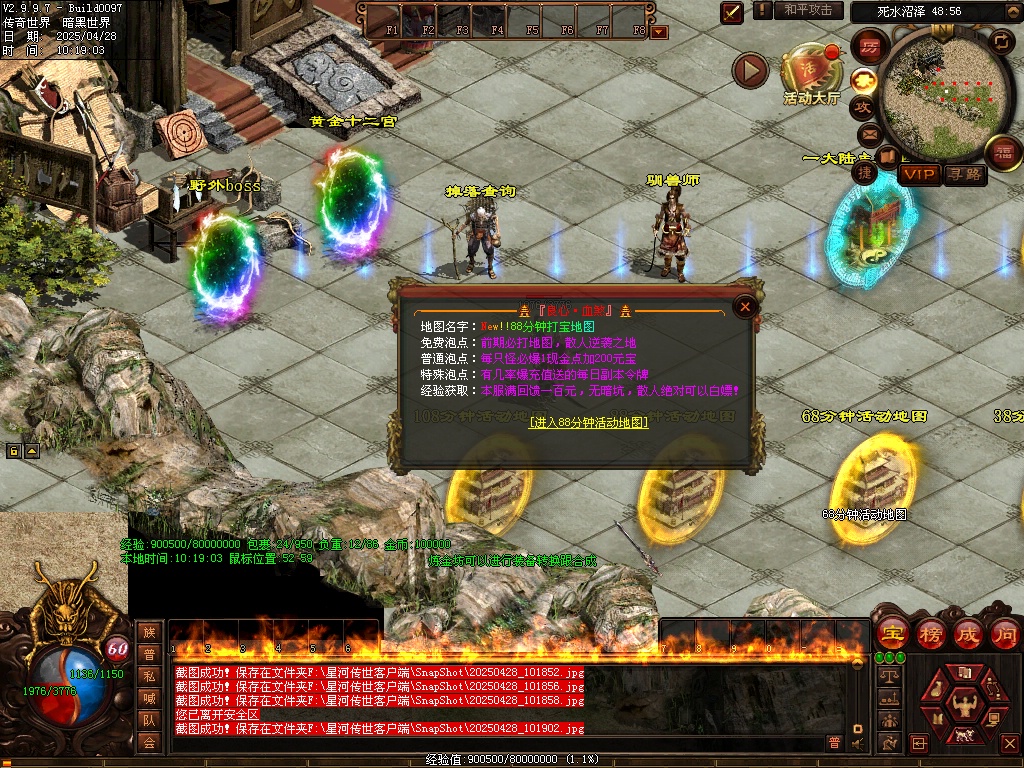This screenshot has height=768, width=1024.
Task: Activate the 寻路 pathfinding button
Action: click(x=965, y=175)
